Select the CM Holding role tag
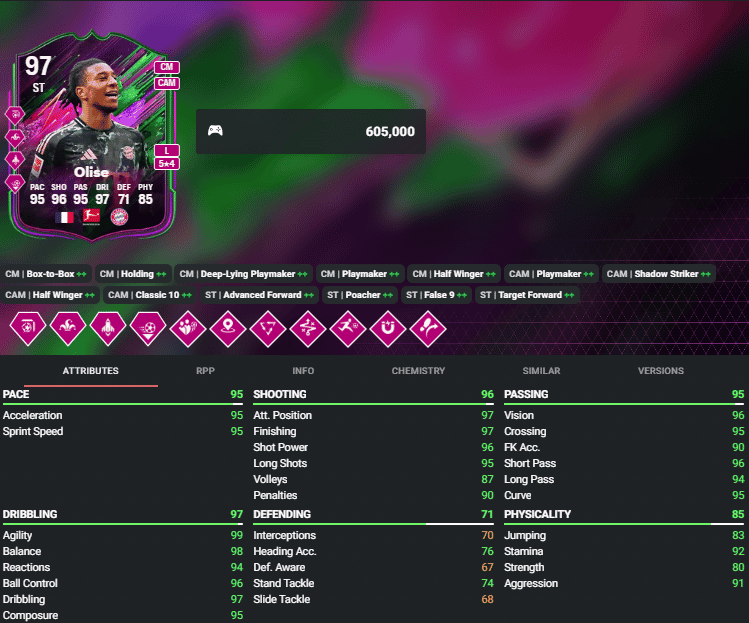This screenshot has width=749, height=623. (134, 274)
